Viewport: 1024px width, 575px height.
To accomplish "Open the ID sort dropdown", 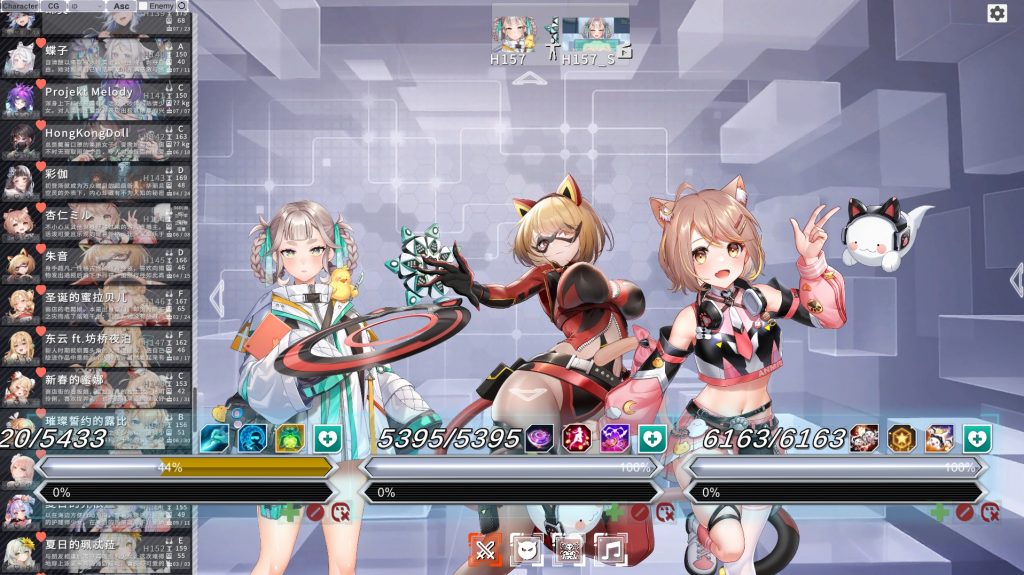I will 86,6.
